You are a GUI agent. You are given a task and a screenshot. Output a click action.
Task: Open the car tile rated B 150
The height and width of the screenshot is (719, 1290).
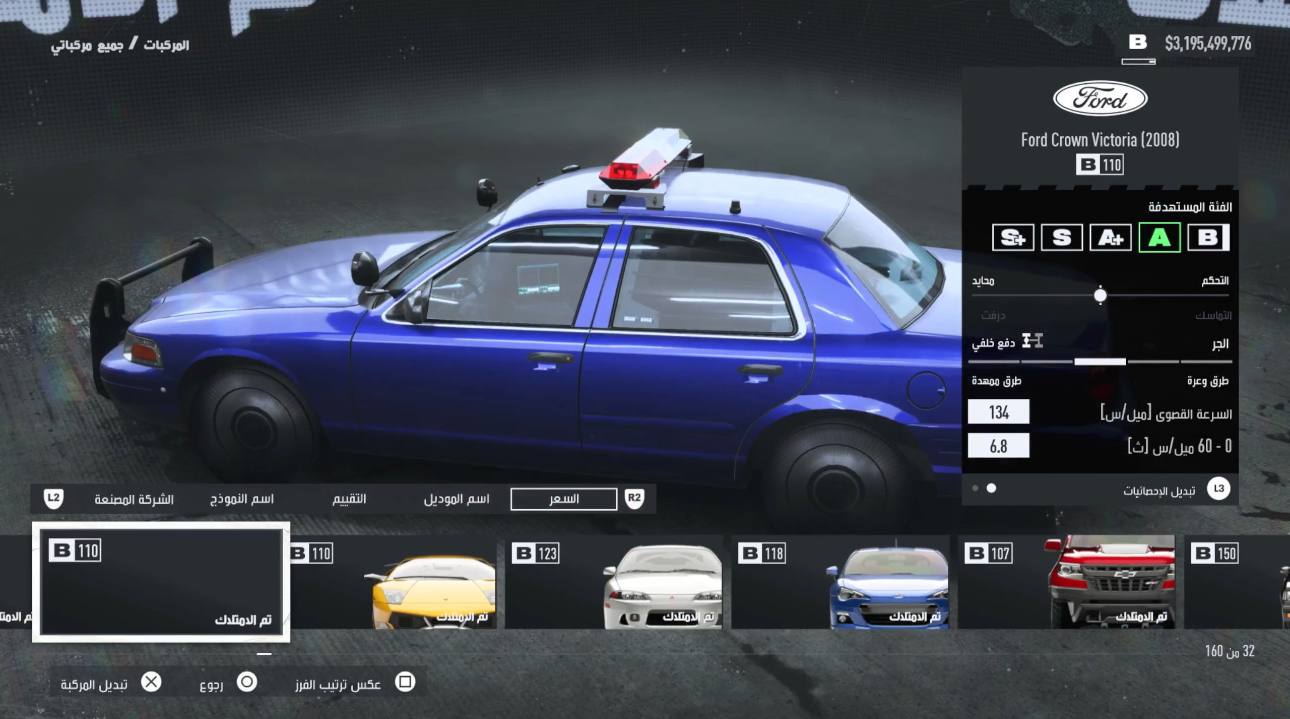click(x=1238, y=583)
